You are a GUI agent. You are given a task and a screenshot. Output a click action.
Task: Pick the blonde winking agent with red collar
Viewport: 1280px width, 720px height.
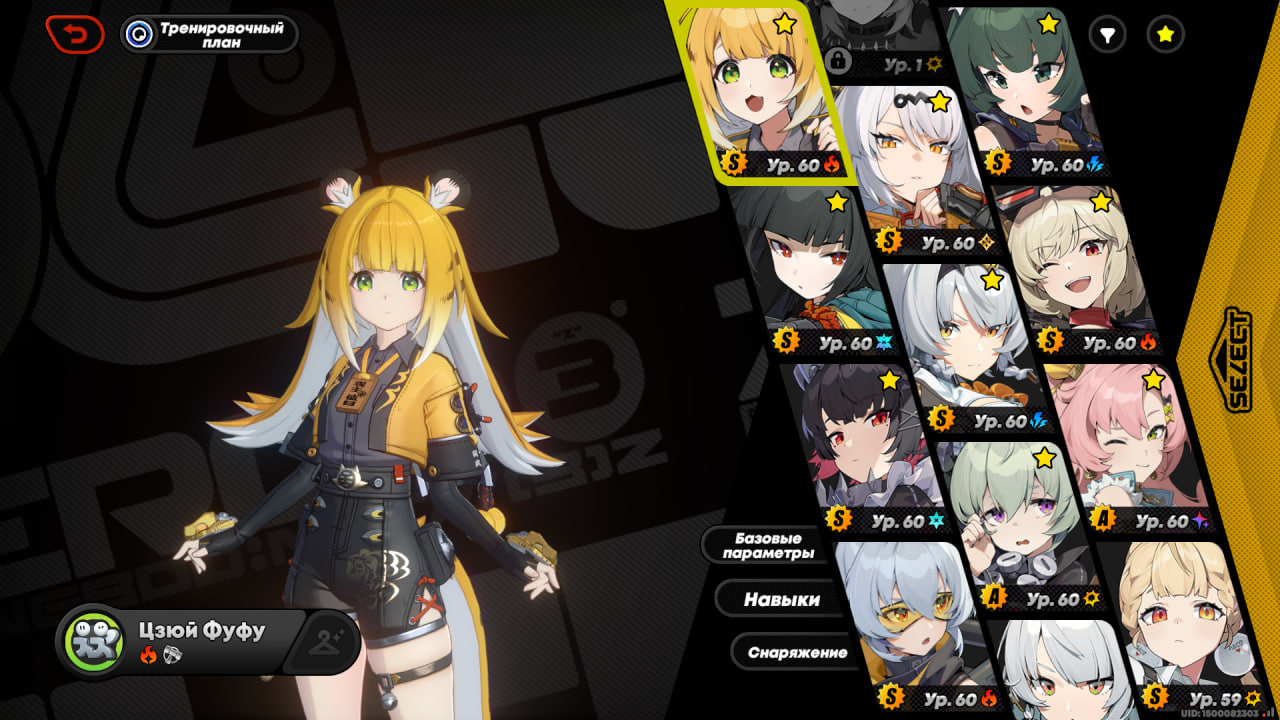(x=1080, y=265)
